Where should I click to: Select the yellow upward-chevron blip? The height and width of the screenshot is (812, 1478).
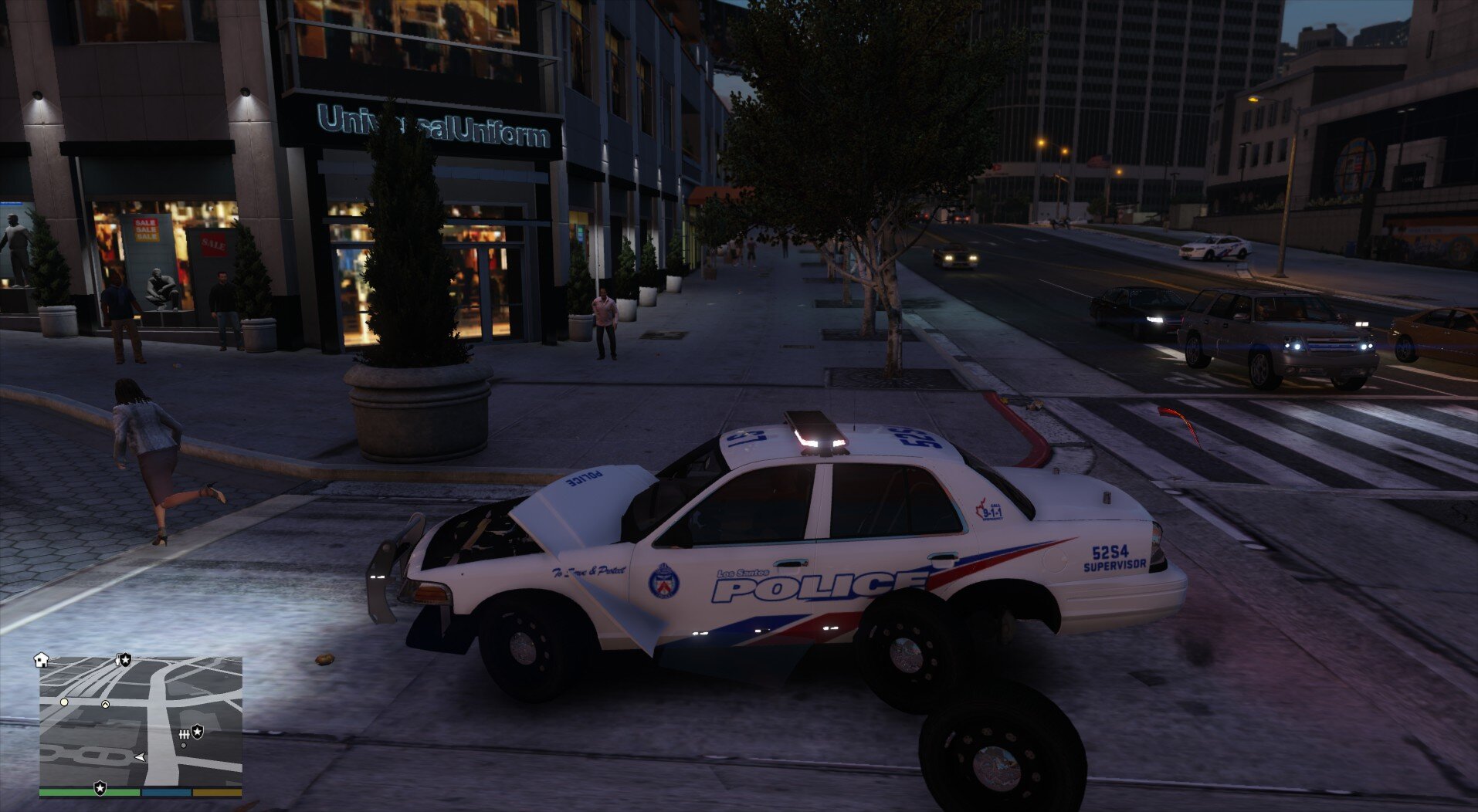click(x=105, y=704)
